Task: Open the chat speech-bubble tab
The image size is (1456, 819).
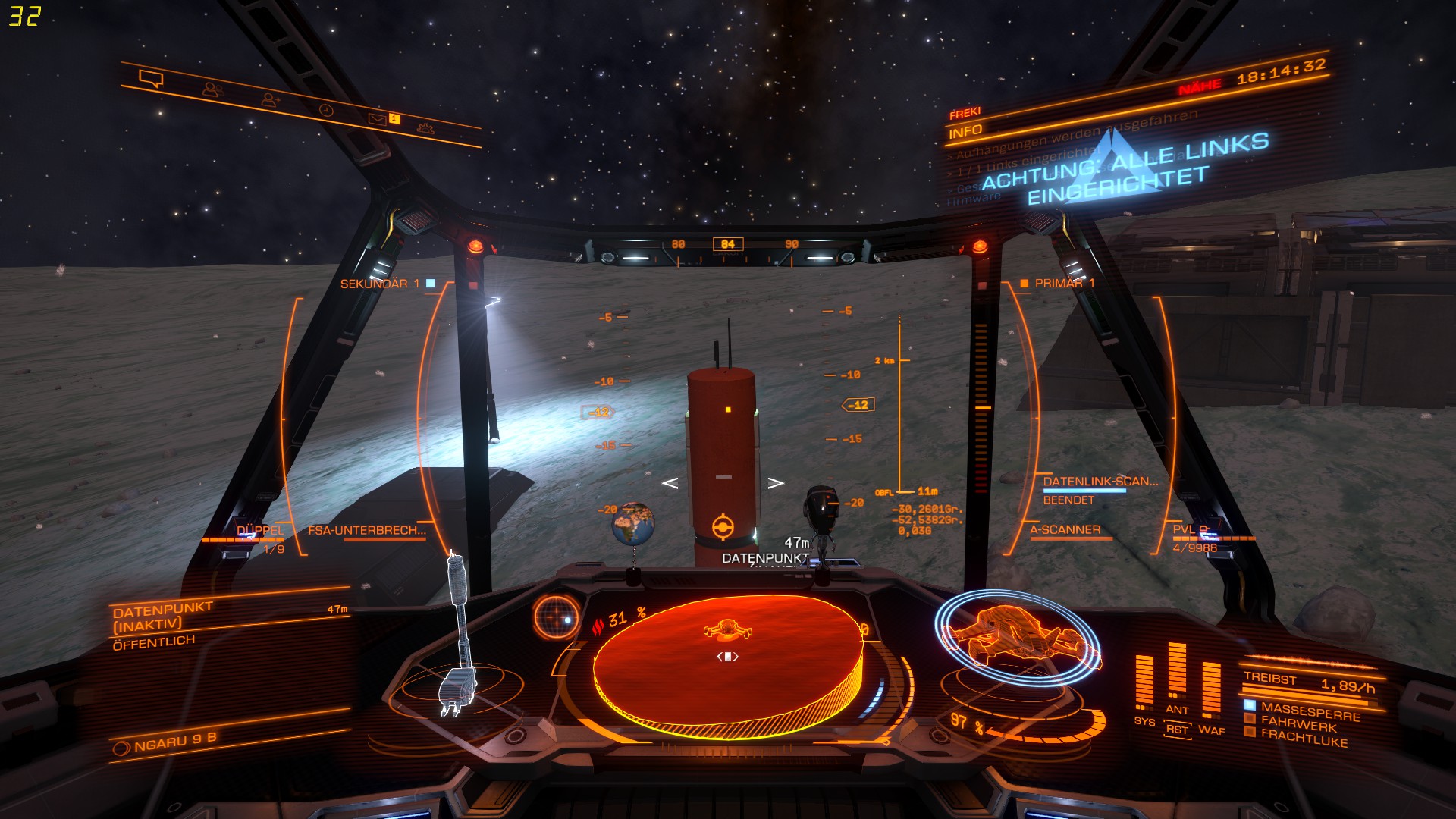Action: pos(151,79)
